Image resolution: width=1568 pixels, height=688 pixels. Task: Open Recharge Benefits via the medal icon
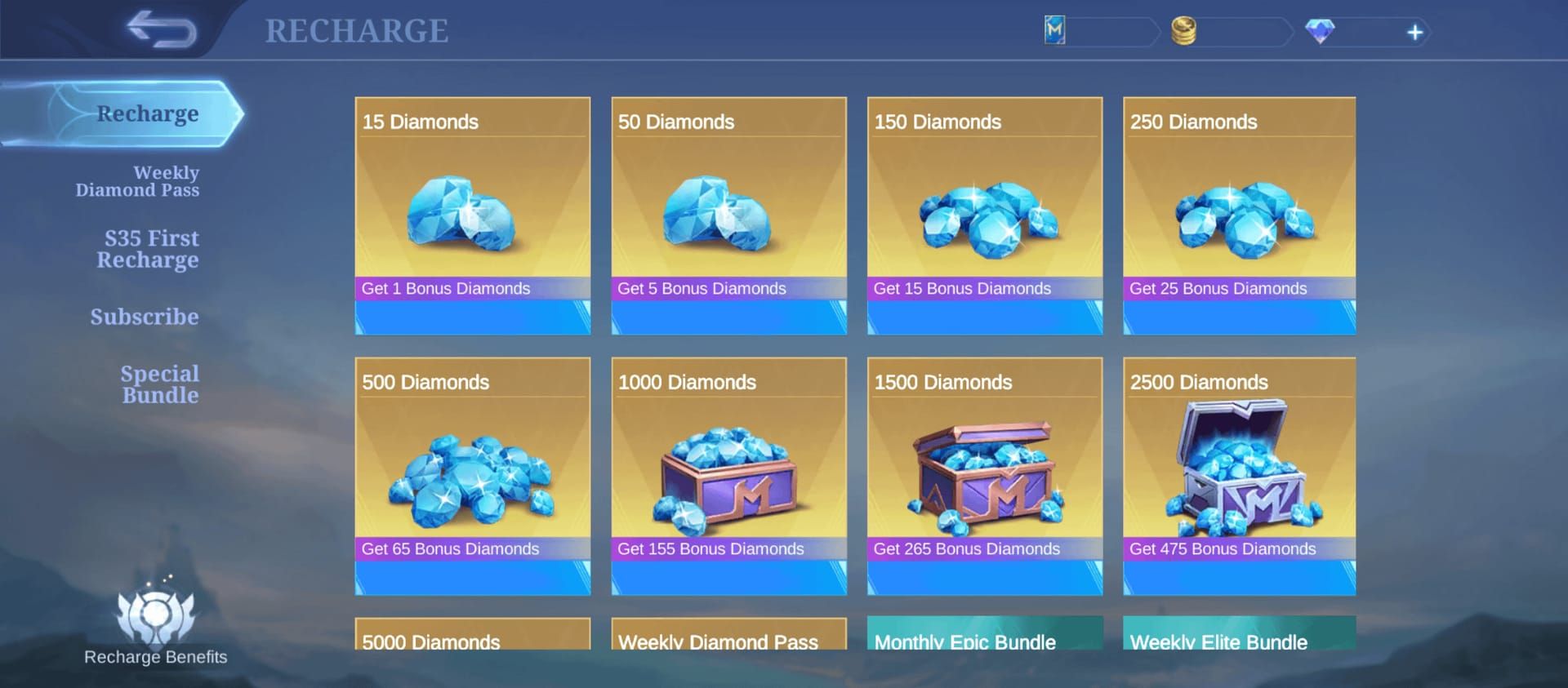pos(155,633)
